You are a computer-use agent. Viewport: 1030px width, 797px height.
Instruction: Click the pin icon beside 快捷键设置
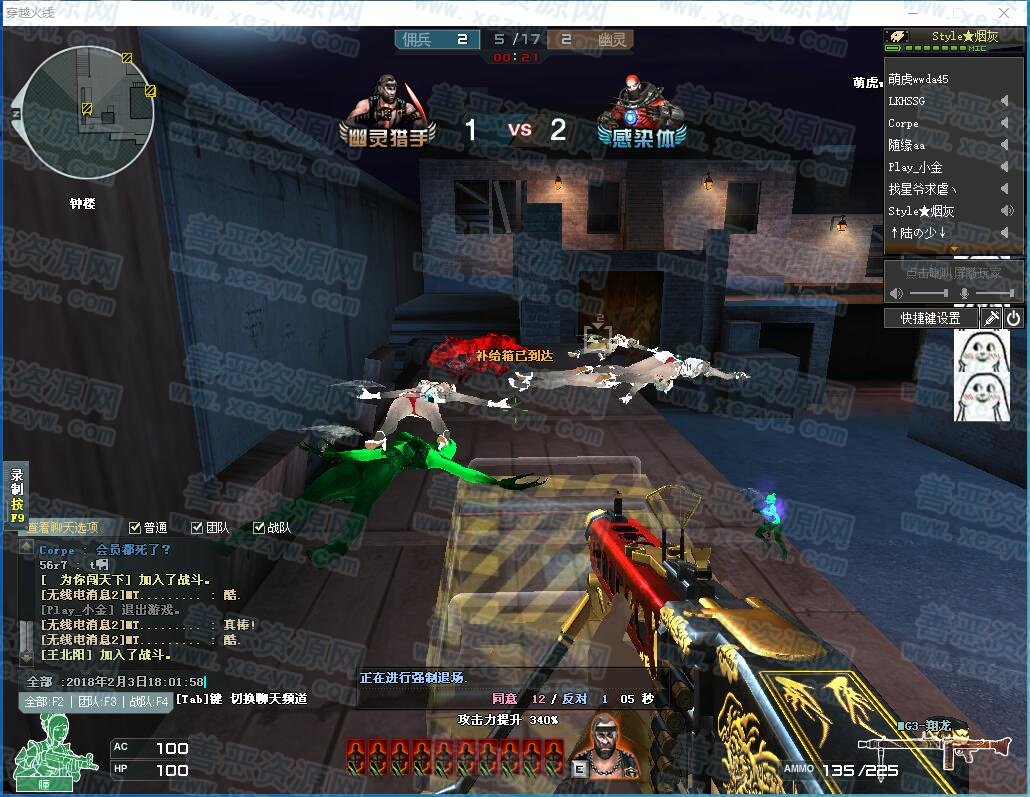[990, 318]
